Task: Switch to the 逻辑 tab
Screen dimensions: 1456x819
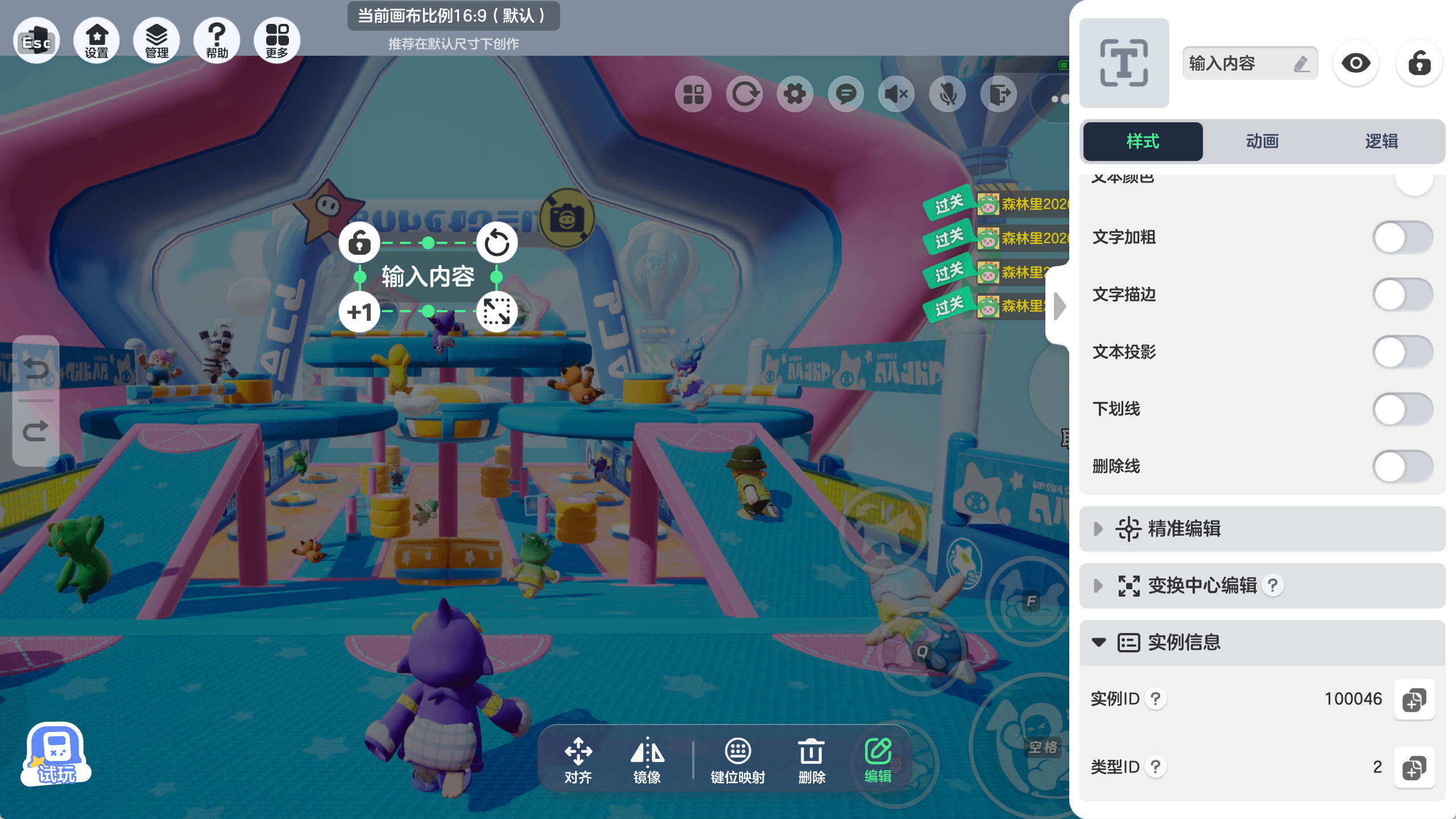Action: [x=1381, y=141]
